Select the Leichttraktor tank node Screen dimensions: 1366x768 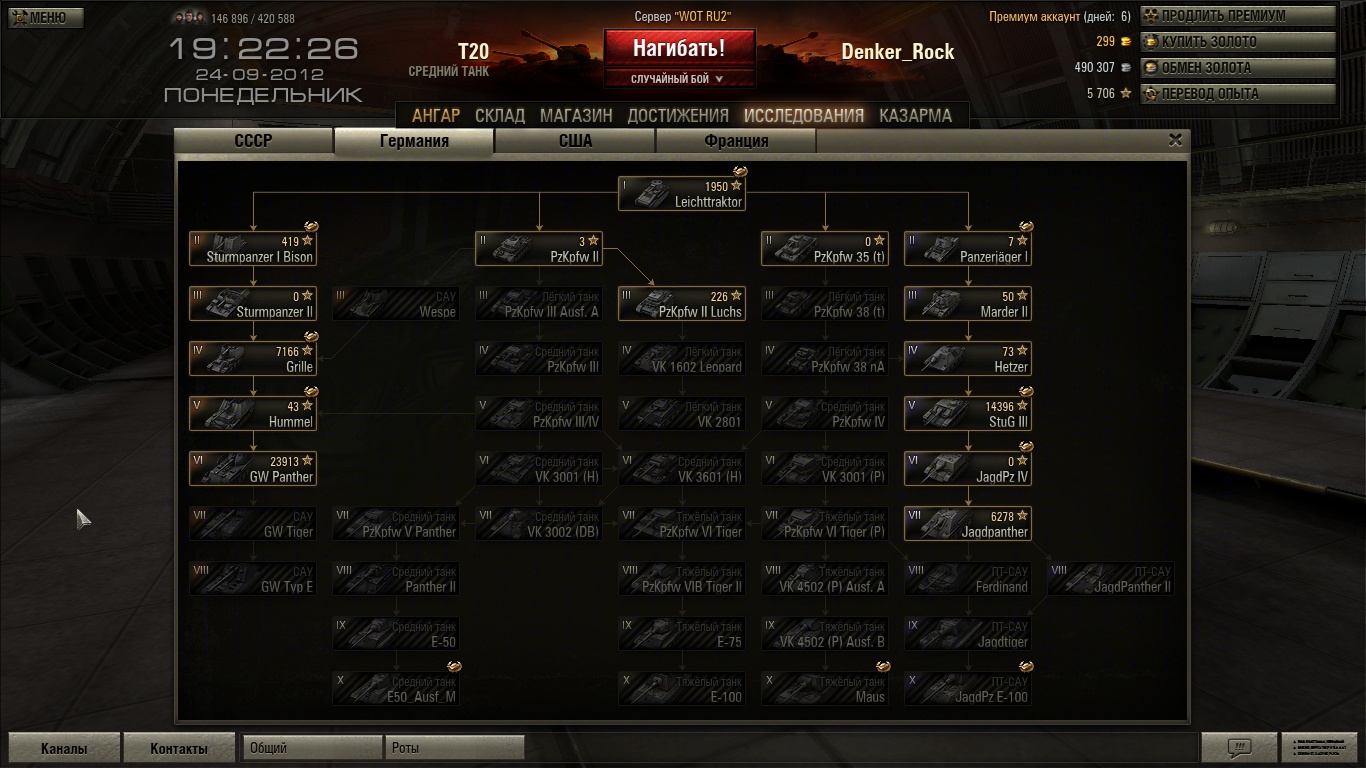point(682,194)
